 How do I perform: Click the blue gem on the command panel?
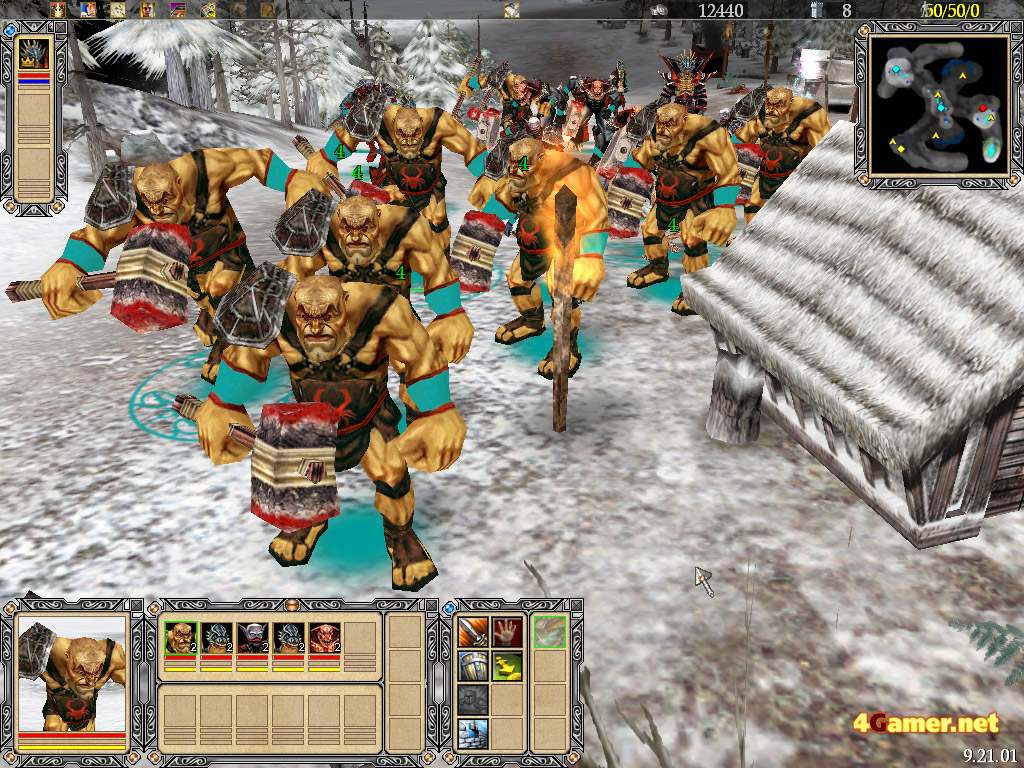coord(449,606)
